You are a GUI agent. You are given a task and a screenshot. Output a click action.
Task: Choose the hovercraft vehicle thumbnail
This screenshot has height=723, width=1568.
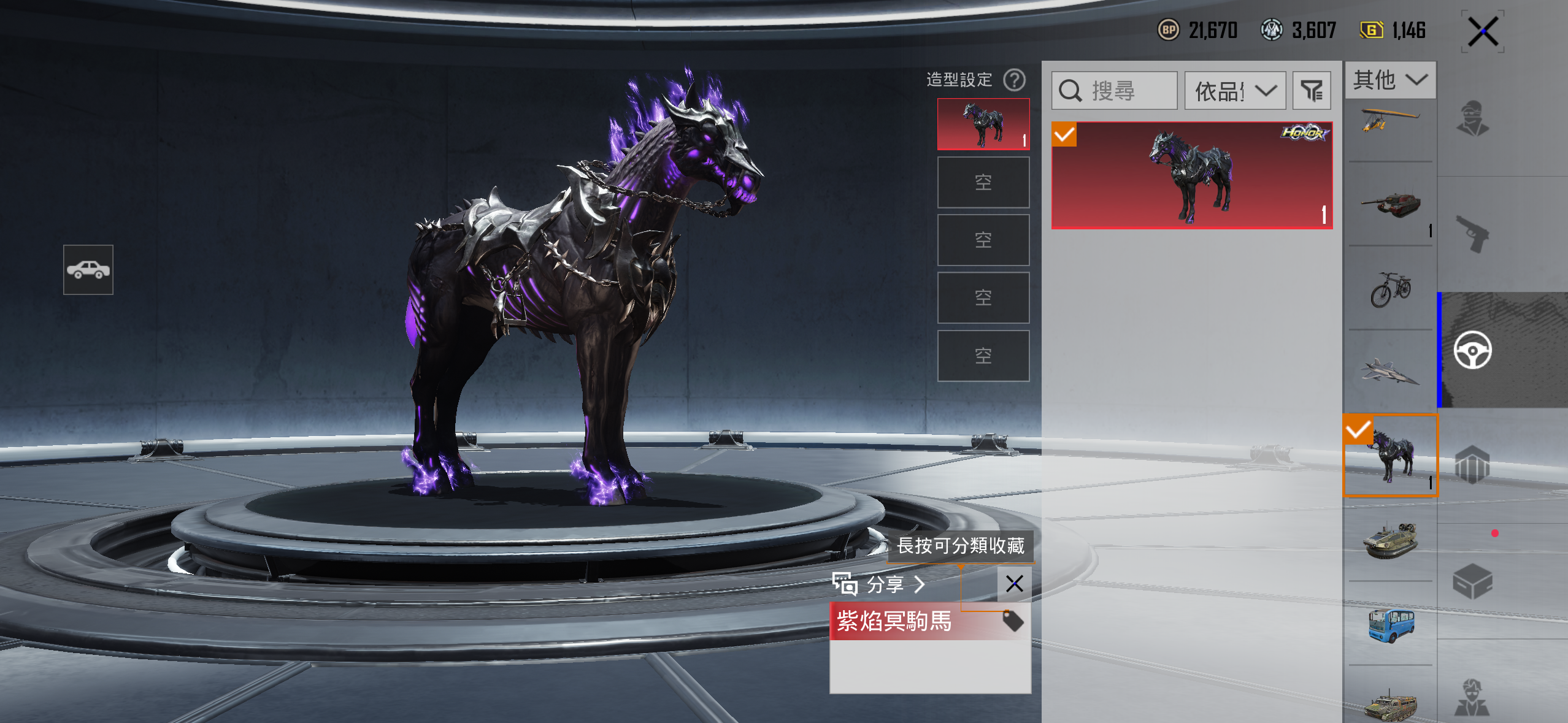[x=1390, y=538]
